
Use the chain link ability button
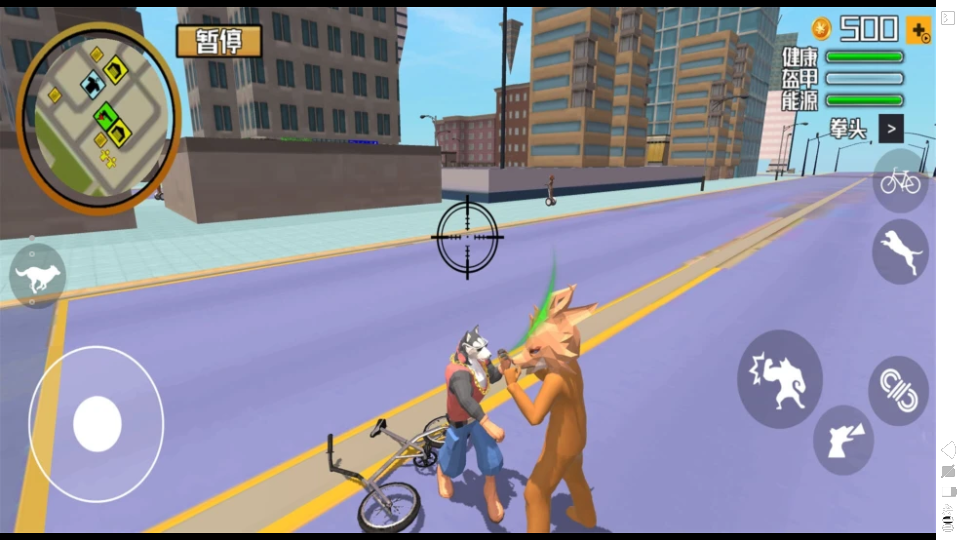tap(897, 390)
